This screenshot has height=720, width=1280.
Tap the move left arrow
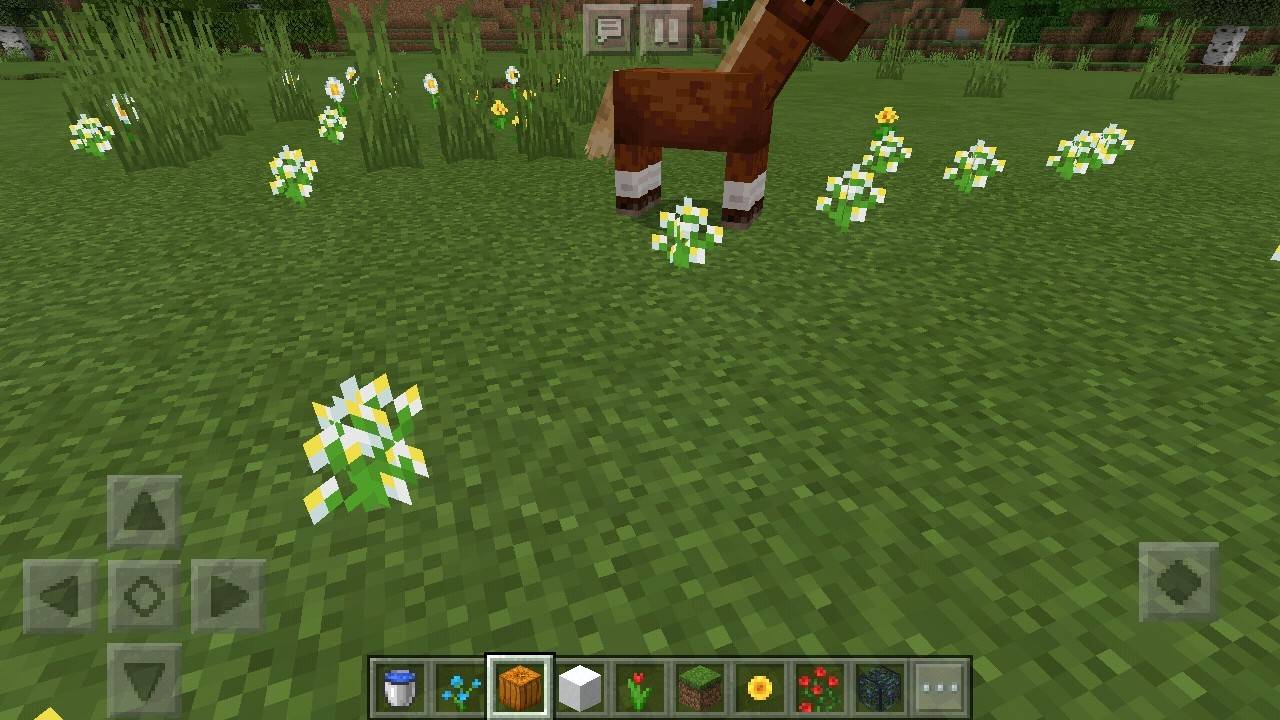pos(61,597)
